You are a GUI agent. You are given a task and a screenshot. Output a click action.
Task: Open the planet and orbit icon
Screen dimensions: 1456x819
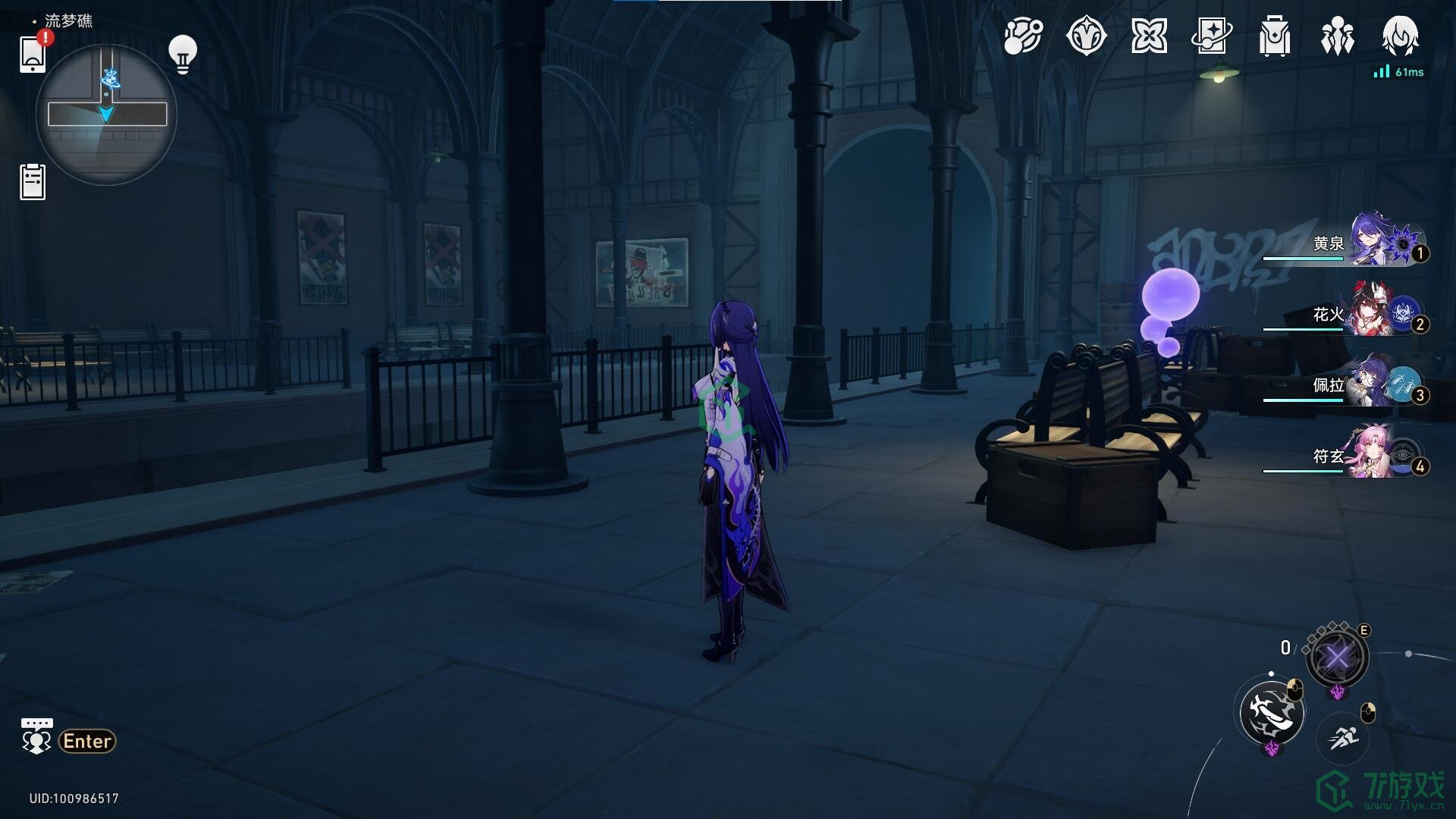tap(1023, 36)
